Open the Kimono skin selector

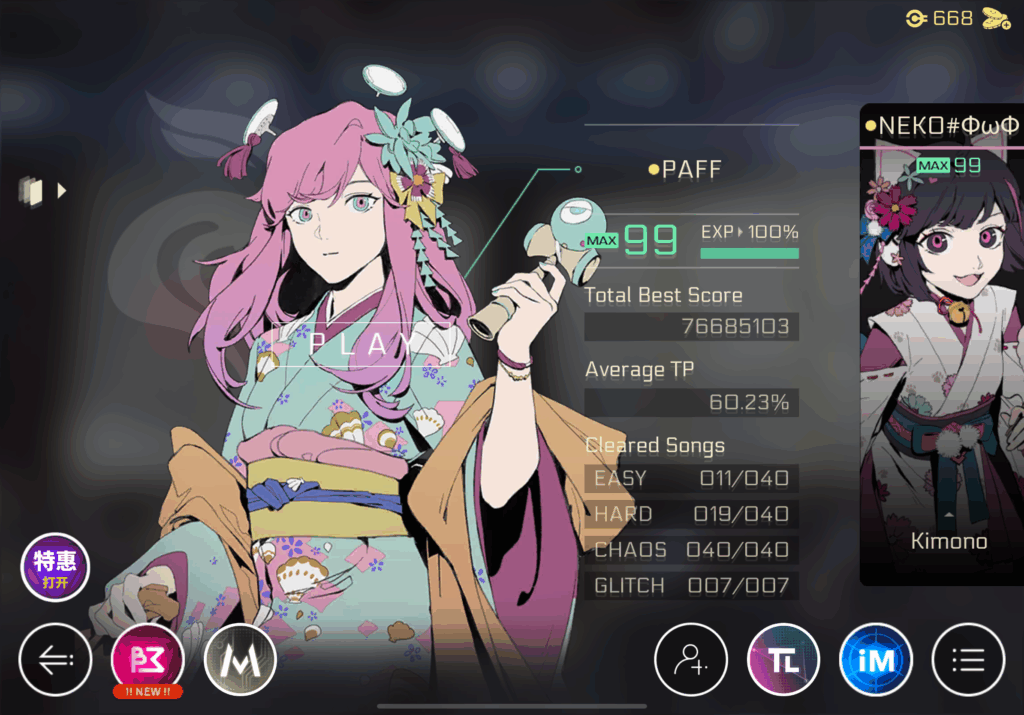(x=948, y=540)
